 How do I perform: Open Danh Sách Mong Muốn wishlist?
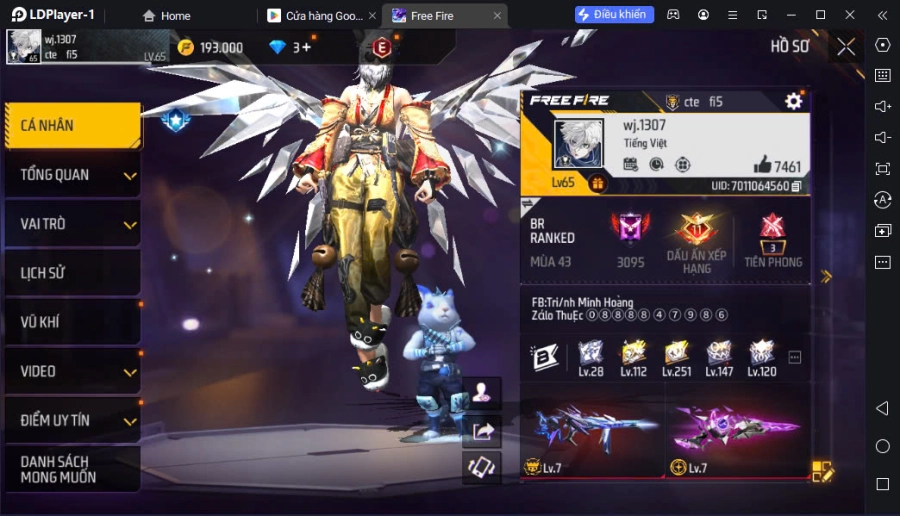tap(71, 469)
